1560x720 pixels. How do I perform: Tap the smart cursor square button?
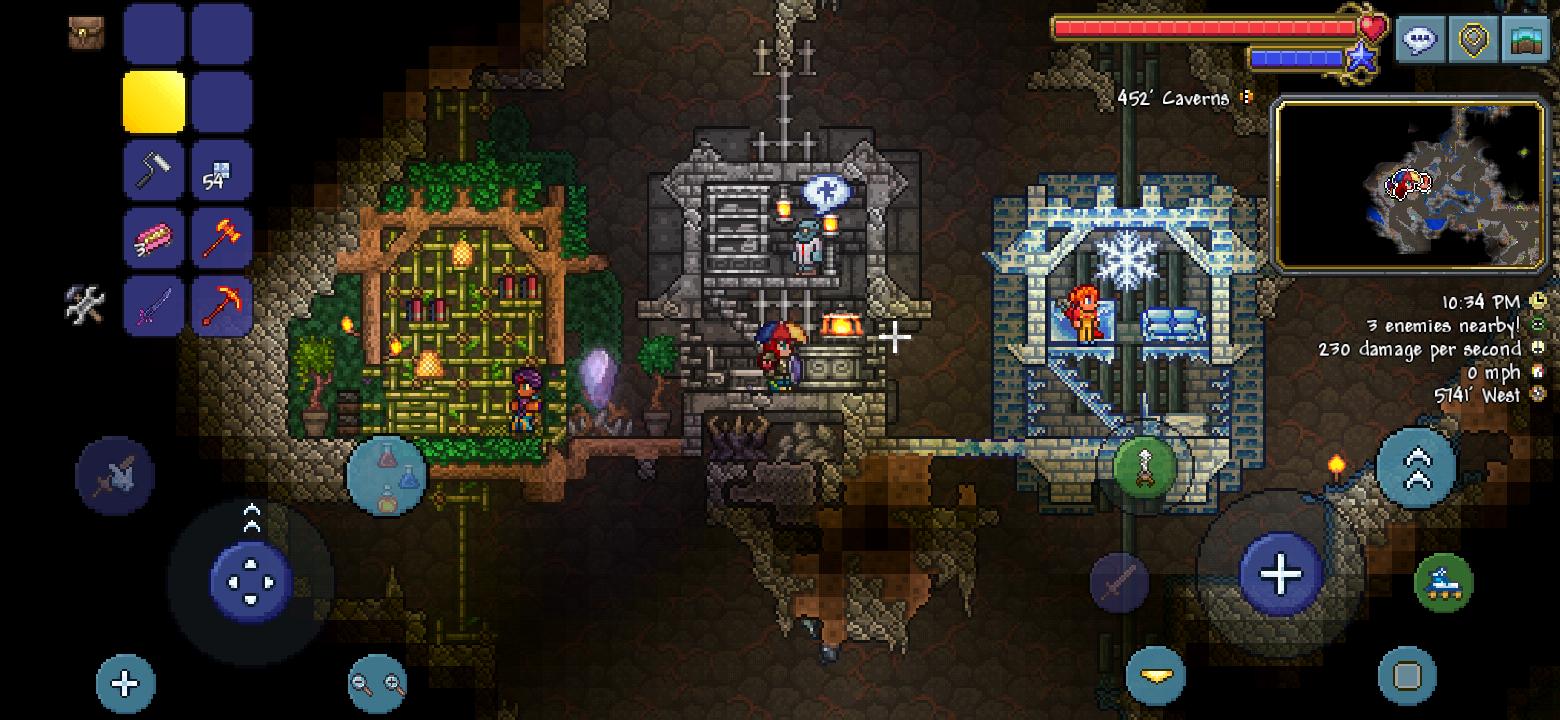(1407, 676)
